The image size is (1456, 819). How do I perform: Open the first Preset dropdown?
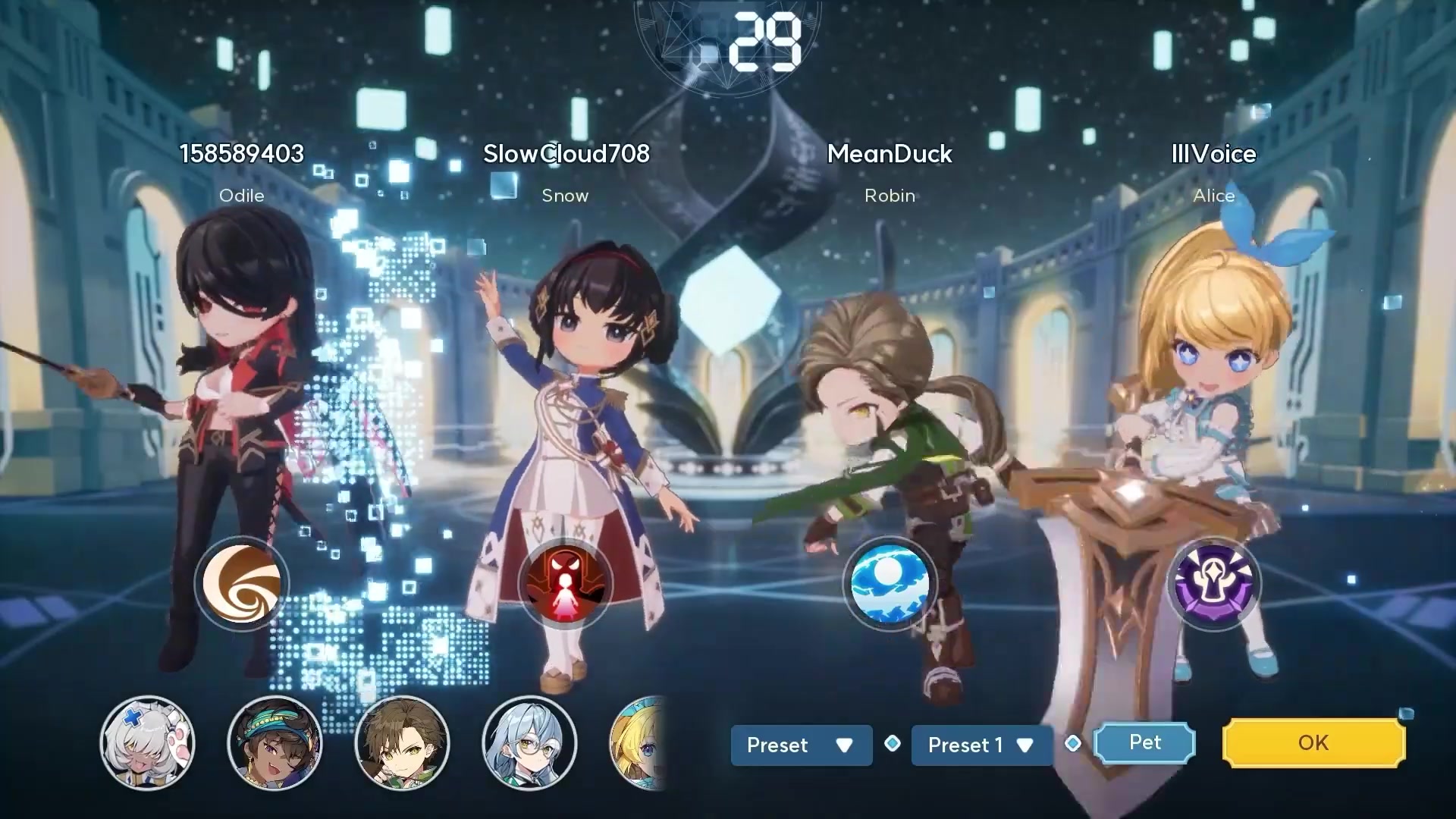(x=801, y=745)
